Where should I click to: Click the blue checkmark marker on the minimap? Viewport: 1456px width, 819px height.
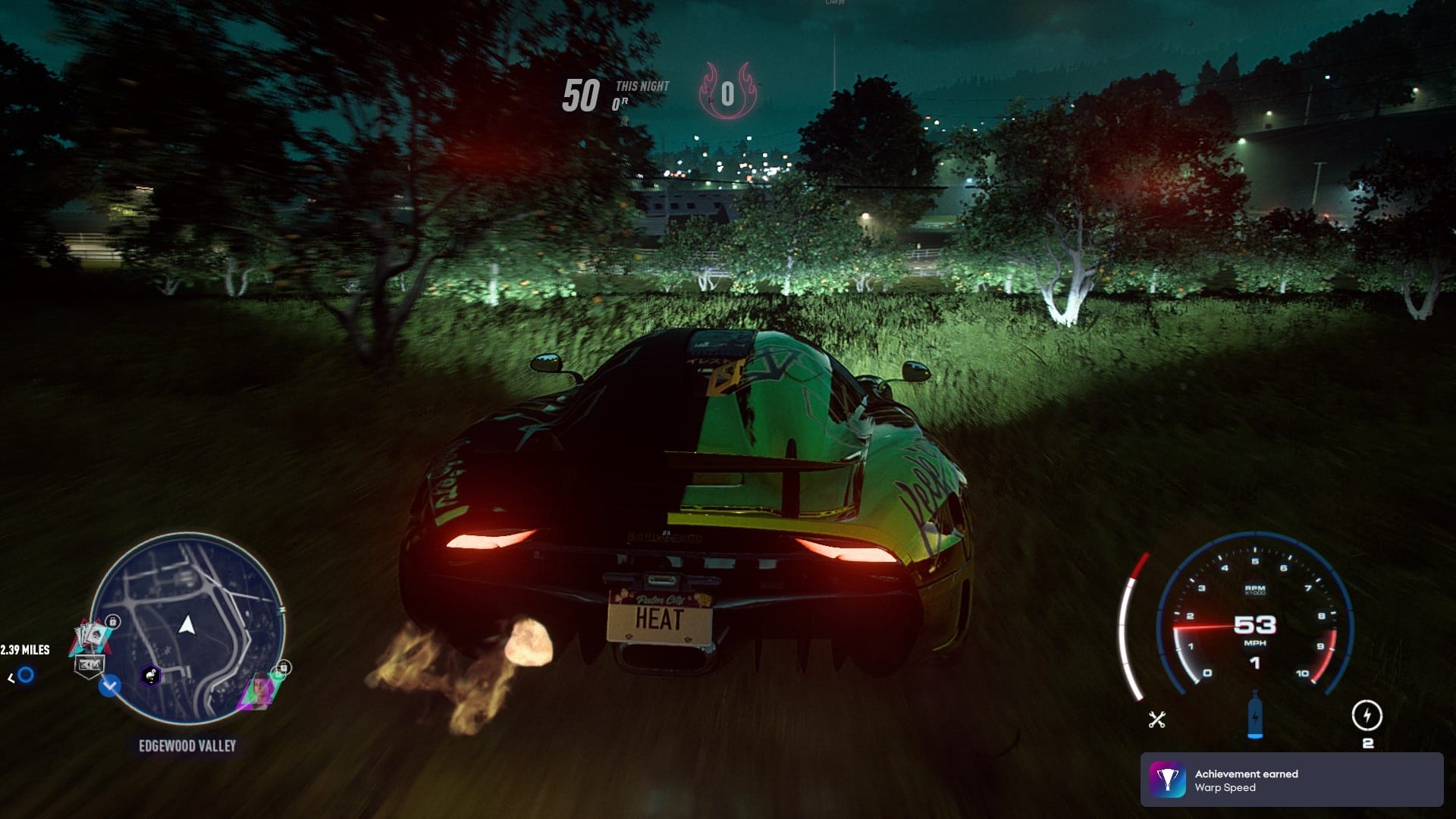click(x=109, y=686)
